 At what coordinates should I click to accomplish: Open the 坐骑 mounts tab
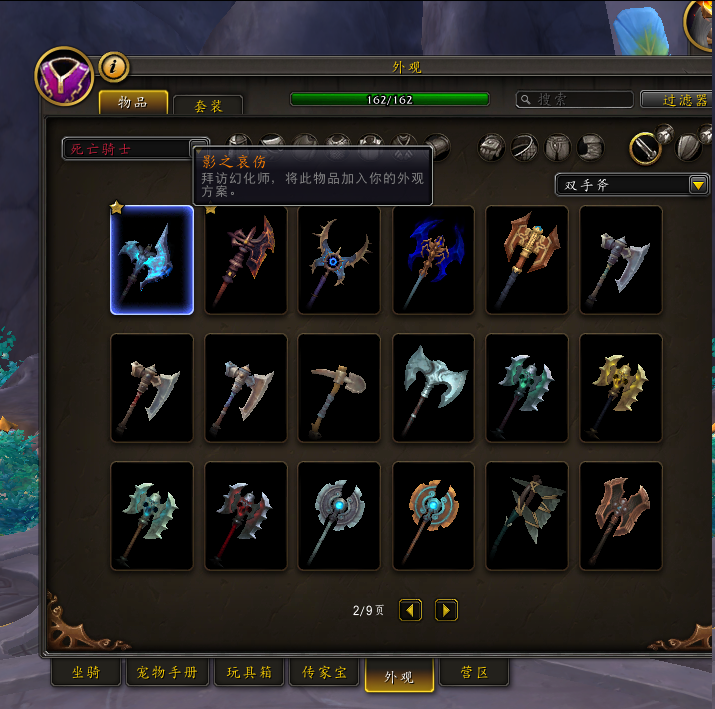pos(86,673)
